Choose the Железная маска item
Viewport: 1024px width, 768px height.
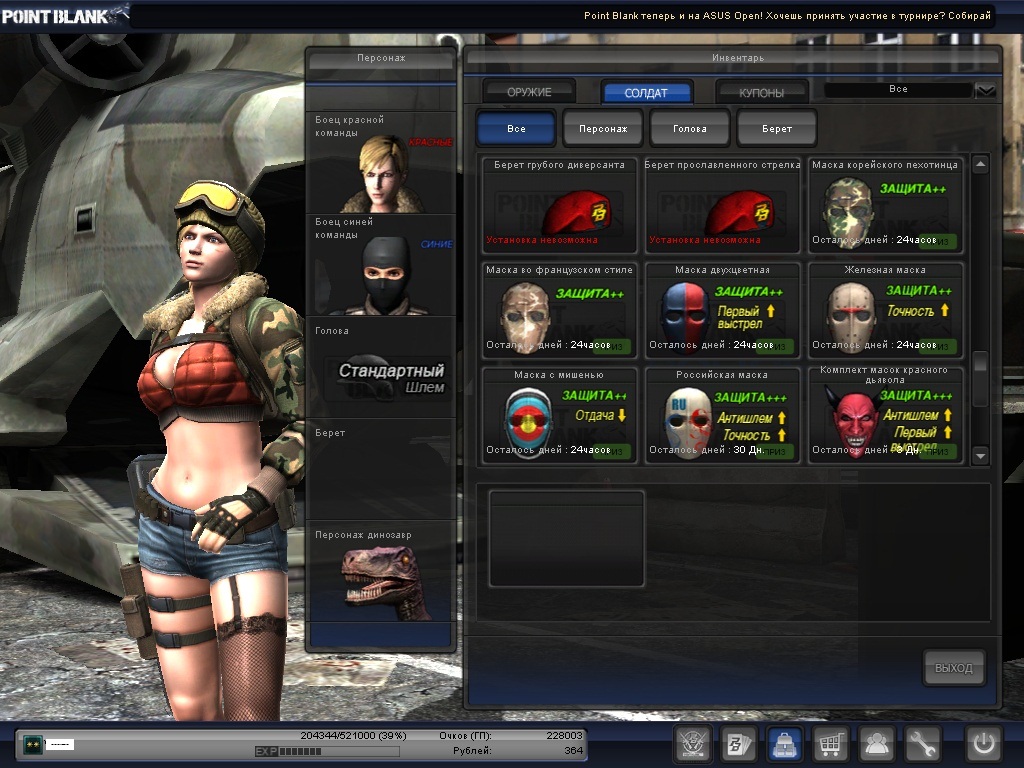(x=885, y=310)
